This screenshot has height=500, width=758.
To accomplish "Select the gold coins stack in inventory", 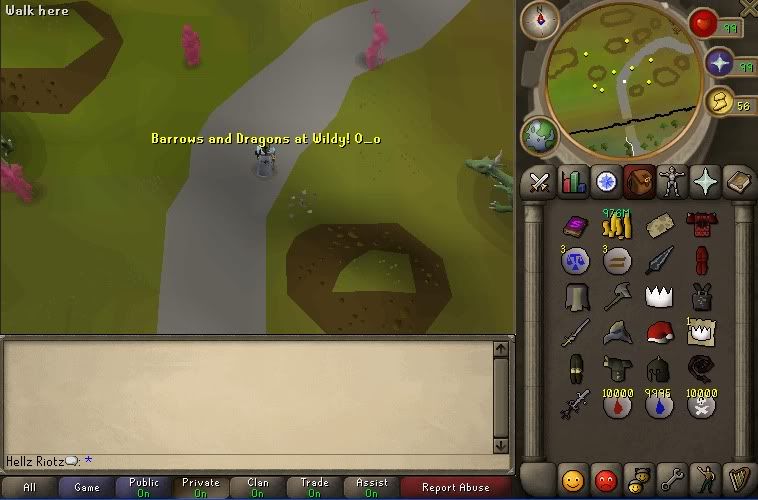I will click(x=617, y=228).
